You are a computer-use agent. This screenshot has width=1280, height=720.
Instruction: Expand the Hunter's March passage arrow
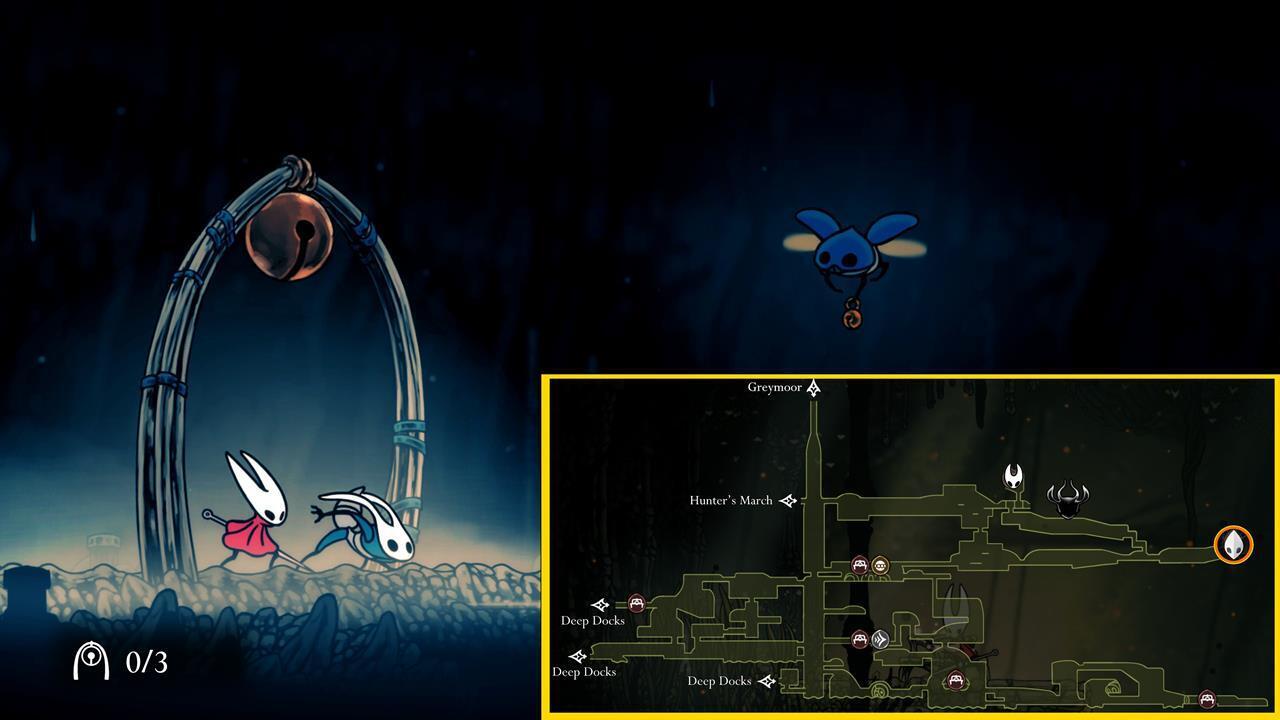(788, 500)
